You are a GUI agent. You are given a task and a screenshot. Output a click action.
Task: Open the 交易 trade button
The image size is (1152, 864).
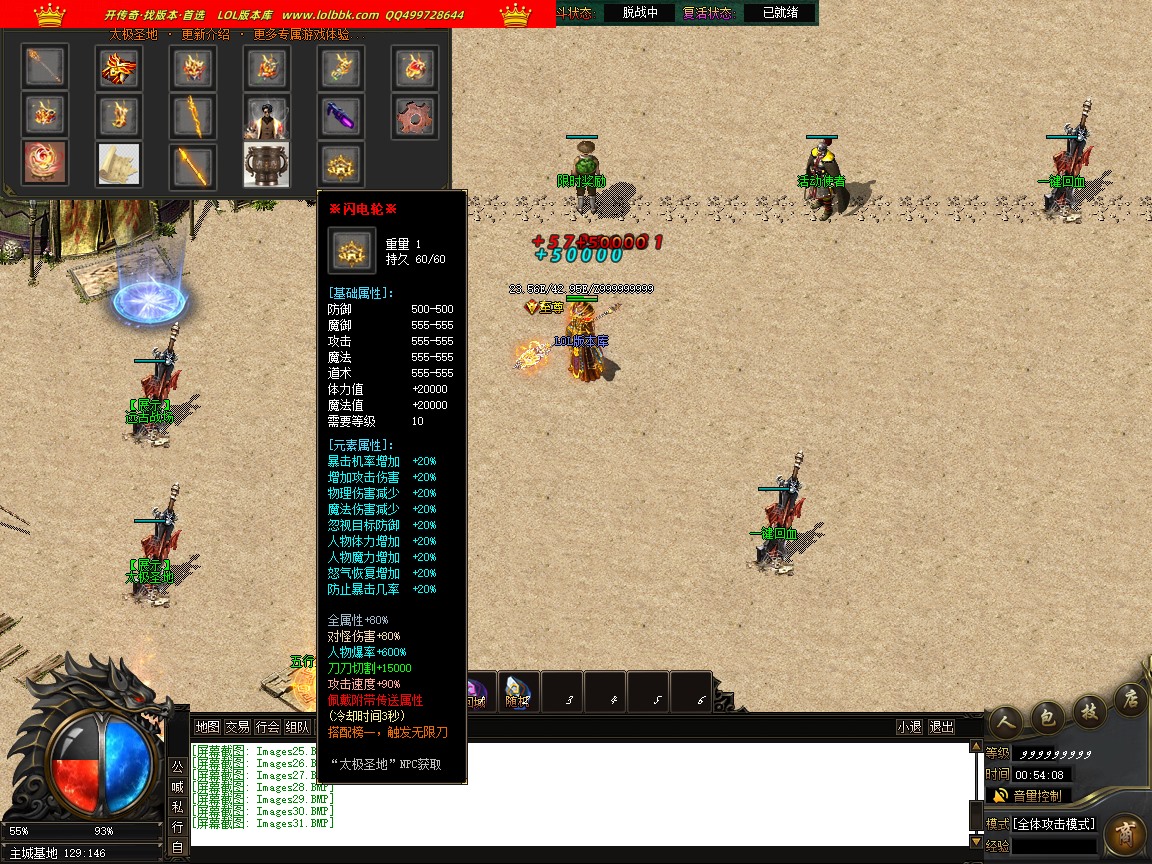point(237,727)
